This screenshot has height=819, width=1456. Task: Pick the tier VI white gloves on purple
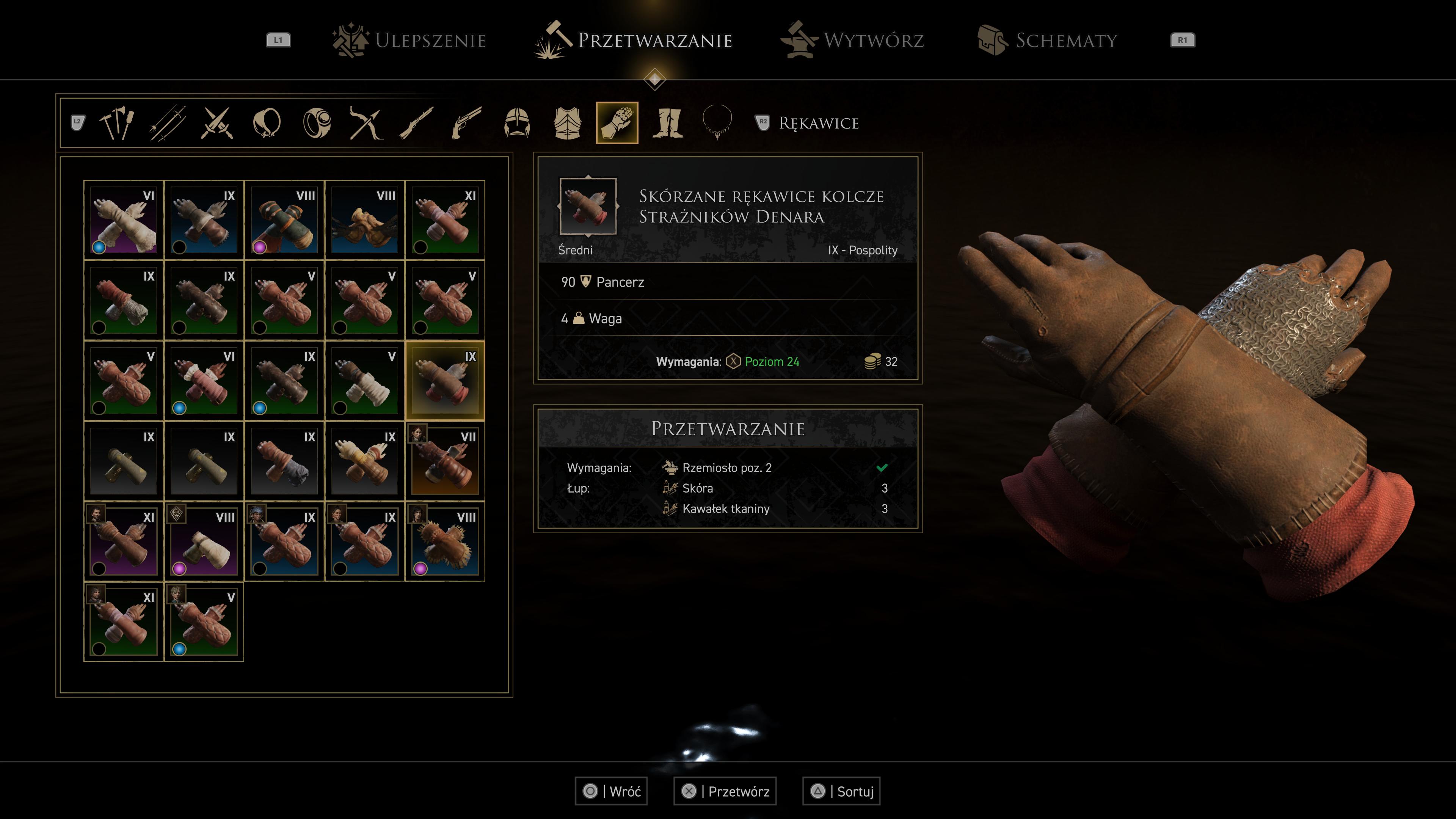(123, 220)
